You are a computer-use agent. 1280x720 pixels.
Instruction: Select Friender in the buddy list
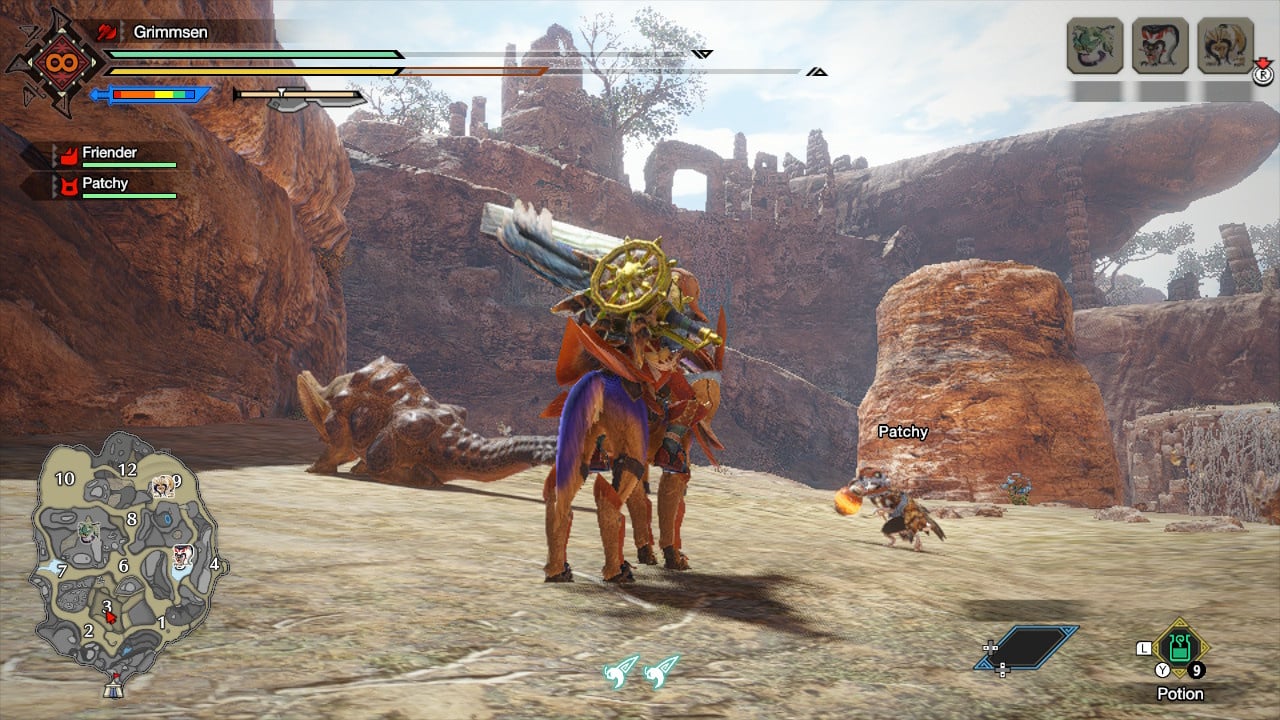pyautogui.click(x=110, y=153)
